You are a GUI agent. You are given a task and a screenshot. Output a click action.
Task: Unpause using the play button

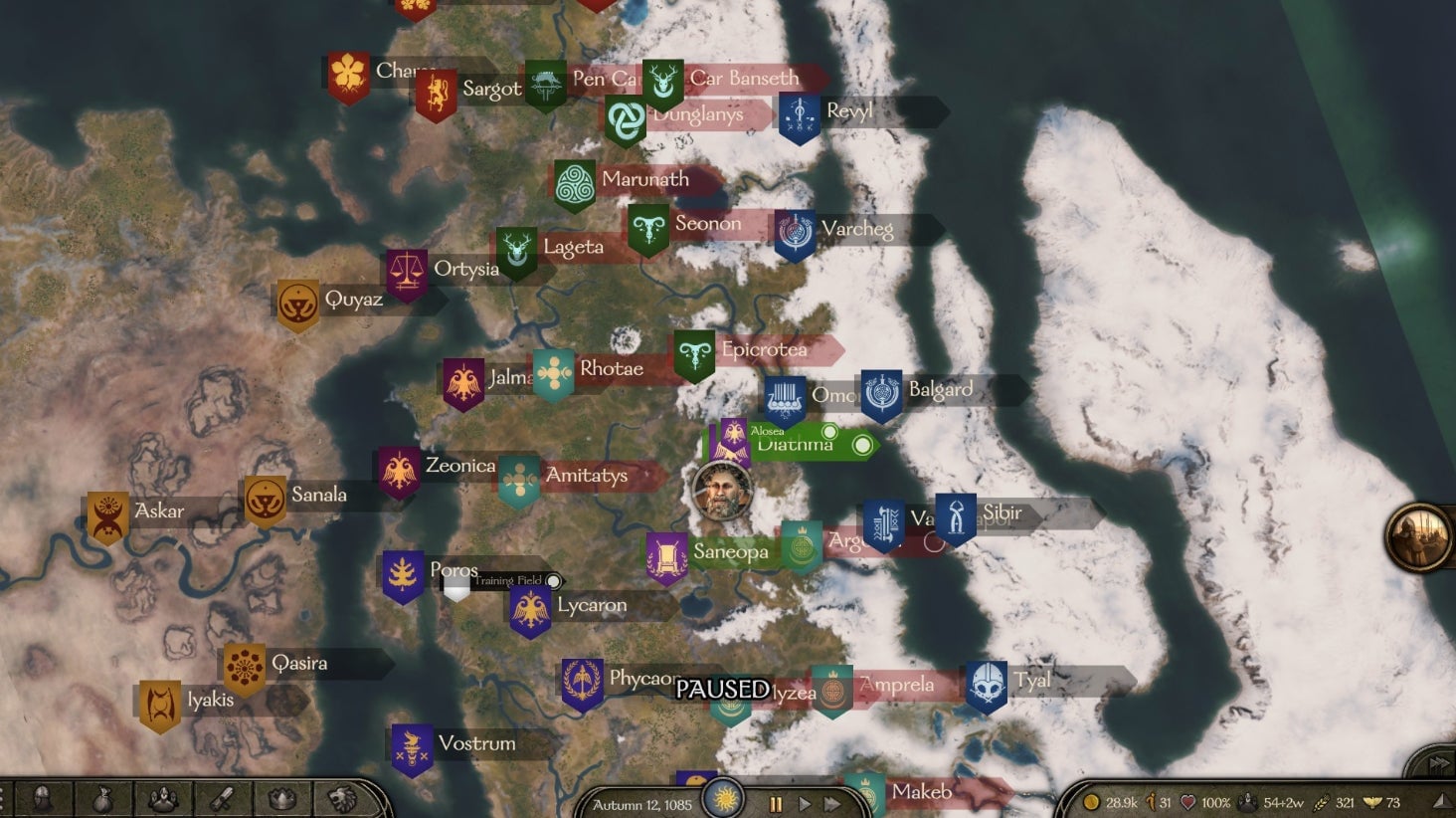coord(804,804)
